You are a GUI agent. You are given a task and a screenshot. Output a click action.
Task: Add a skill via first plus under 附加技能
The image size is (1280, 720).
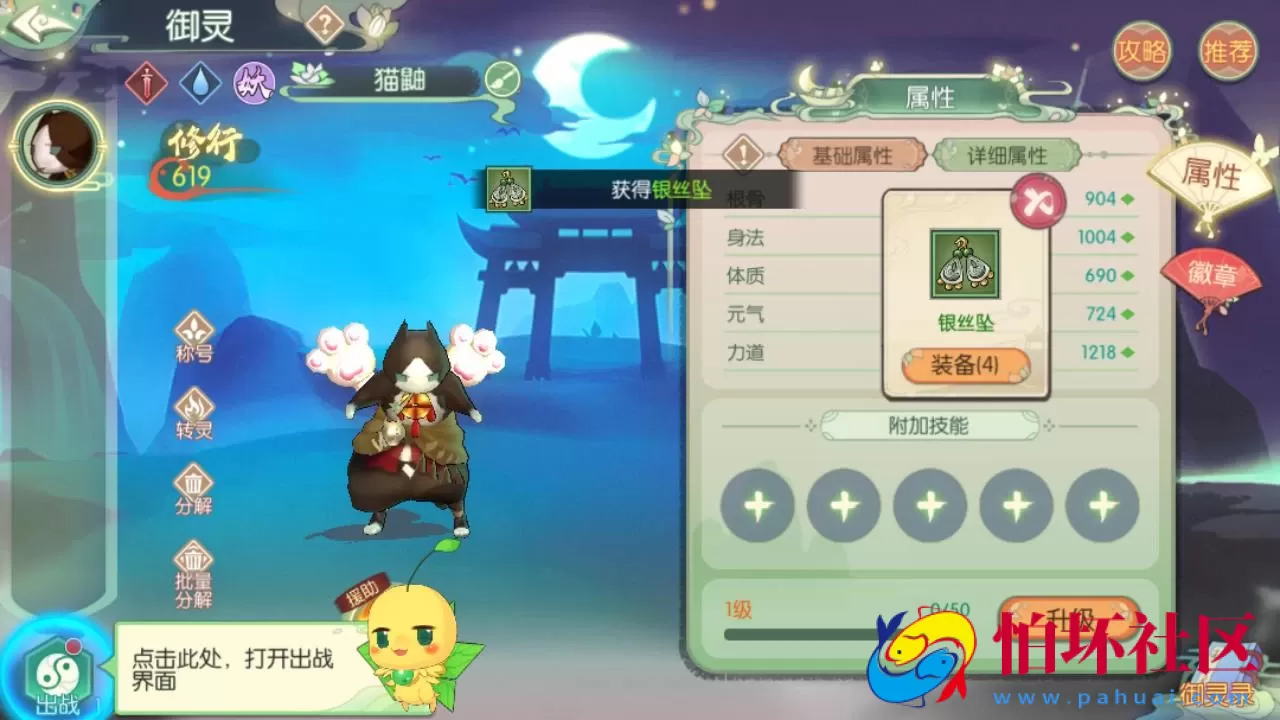point(757,505)
